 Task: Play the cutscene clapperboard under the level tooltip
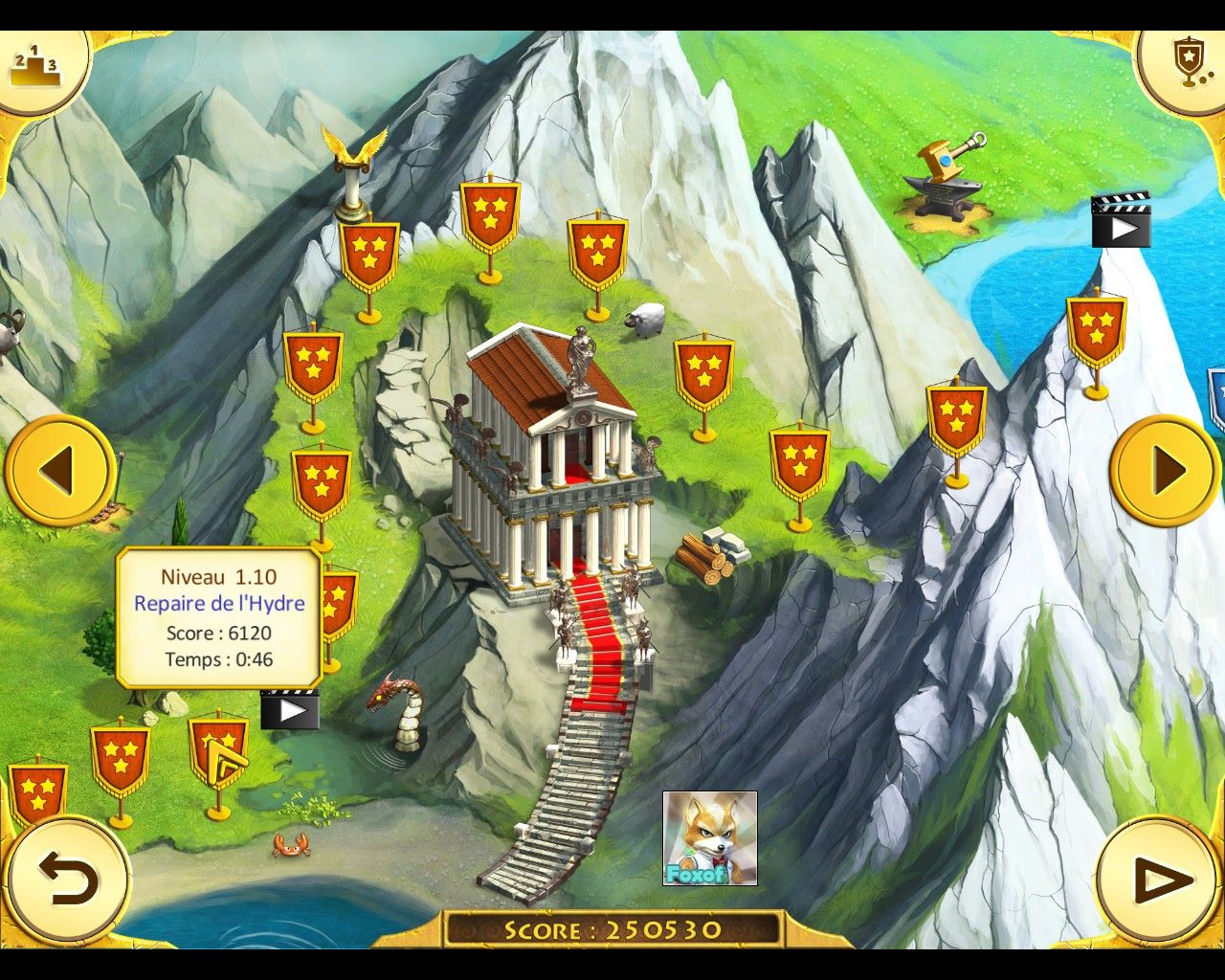click(x=289, y=709)
